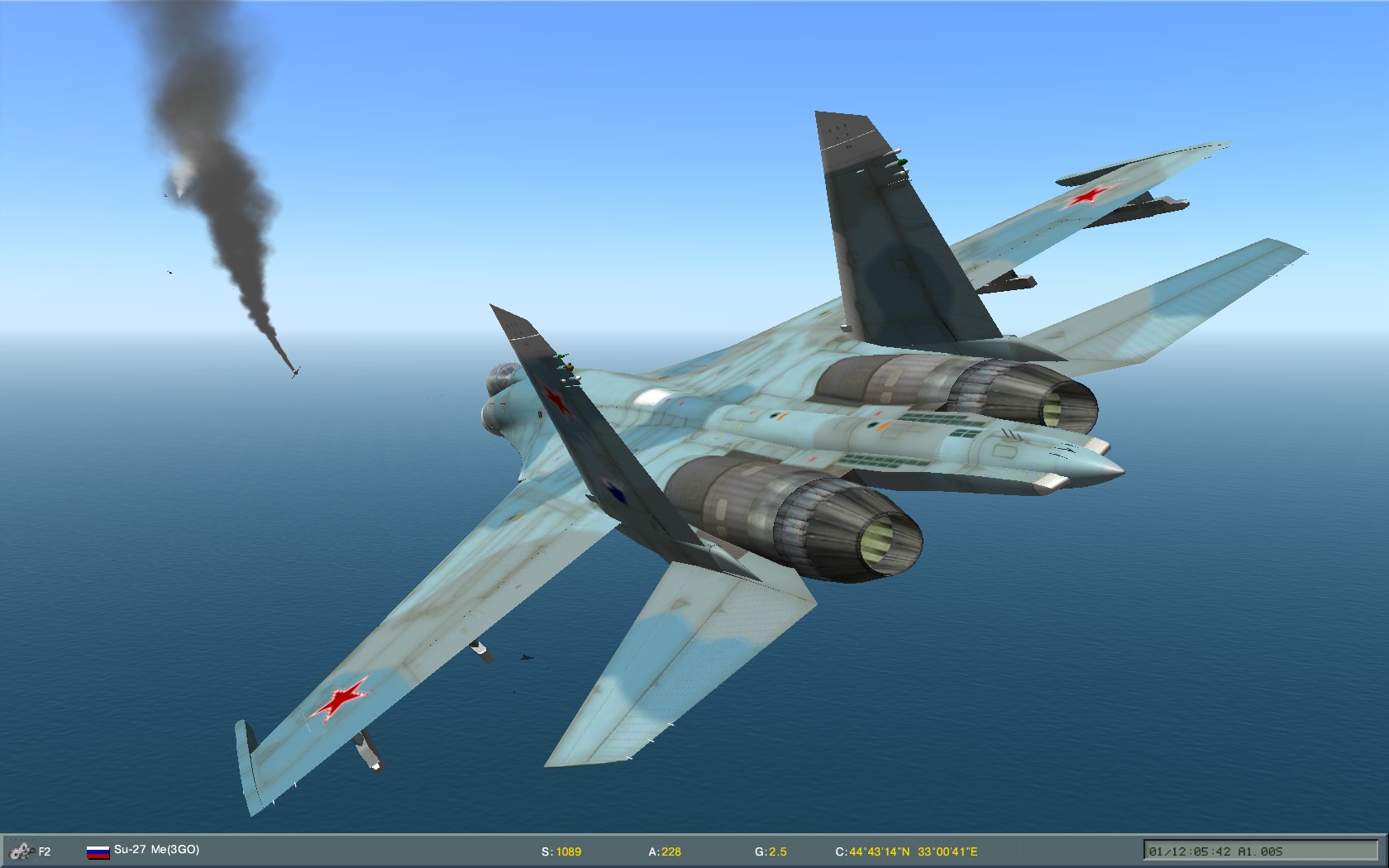Viewport: 1389px width, 868px height.
Task: Click the C: coordinates readout in the status bar
Action: pyautogui.click(x=909, y=849)
